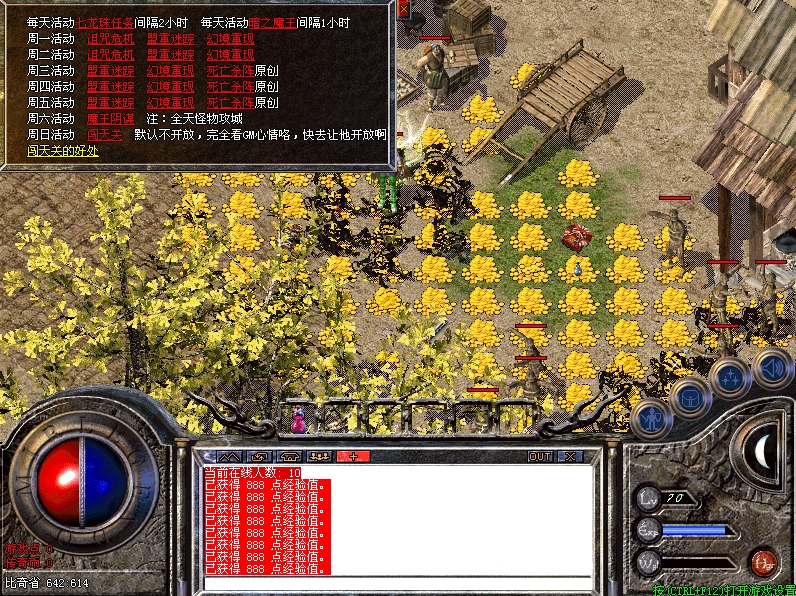Screen dimensions: 796x596
Task: Select the 魔王阴谋 Saturday activity link
Action: 109,118
